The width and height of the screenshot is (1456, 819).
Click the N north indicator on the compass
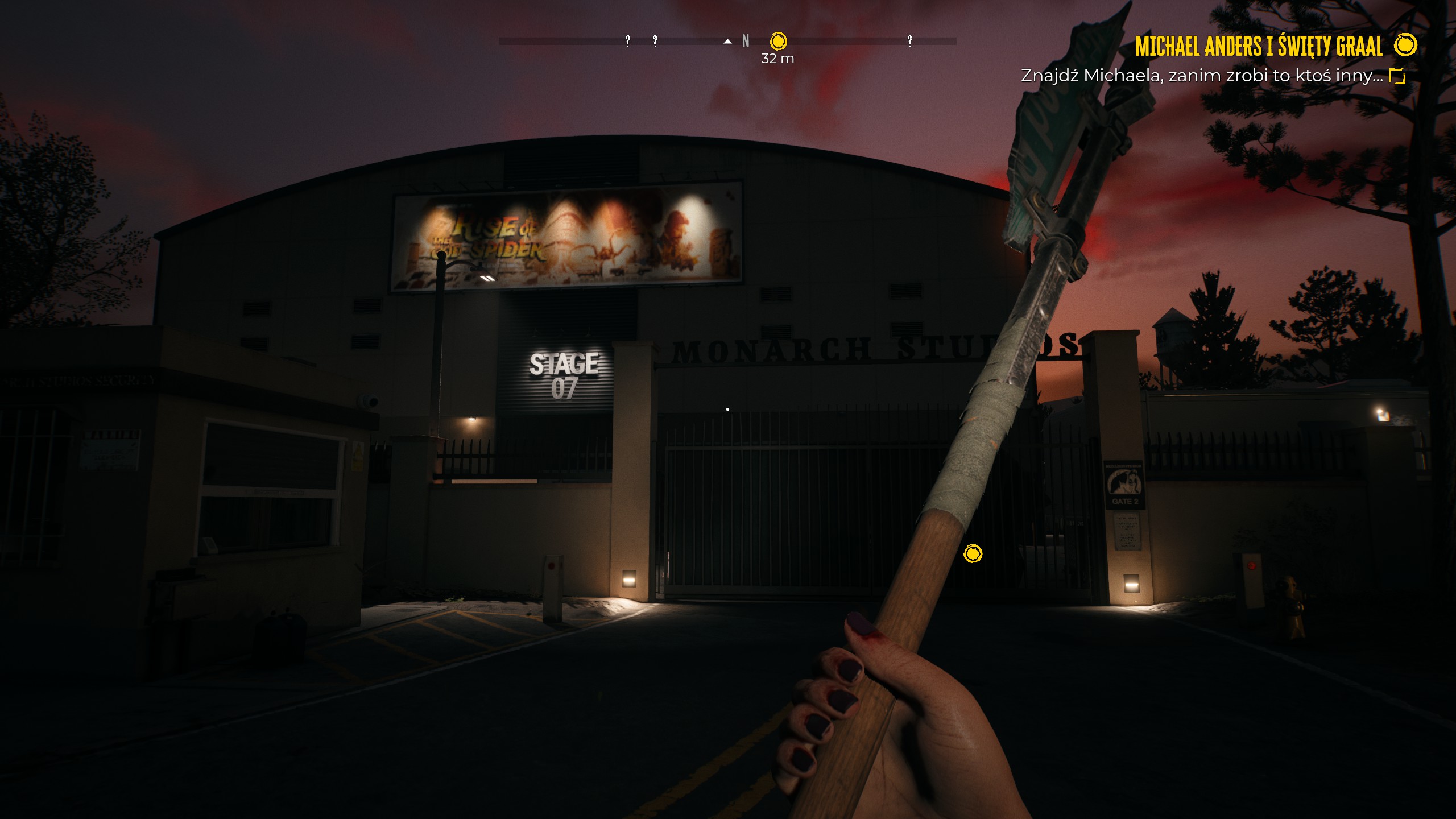(746, 41)
